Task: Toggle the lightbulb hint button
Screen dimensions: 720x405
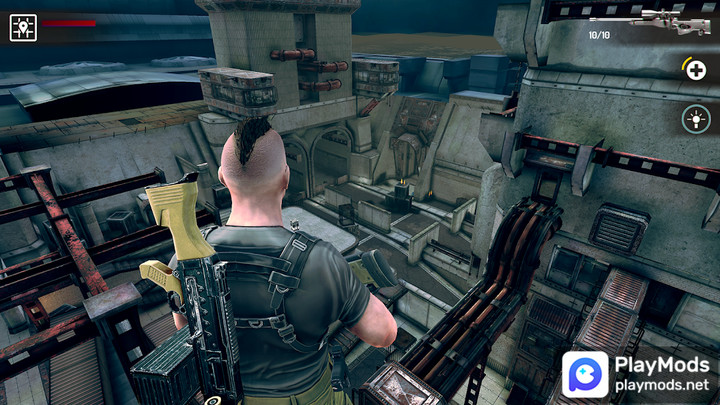Action: [x=695, y=120]
